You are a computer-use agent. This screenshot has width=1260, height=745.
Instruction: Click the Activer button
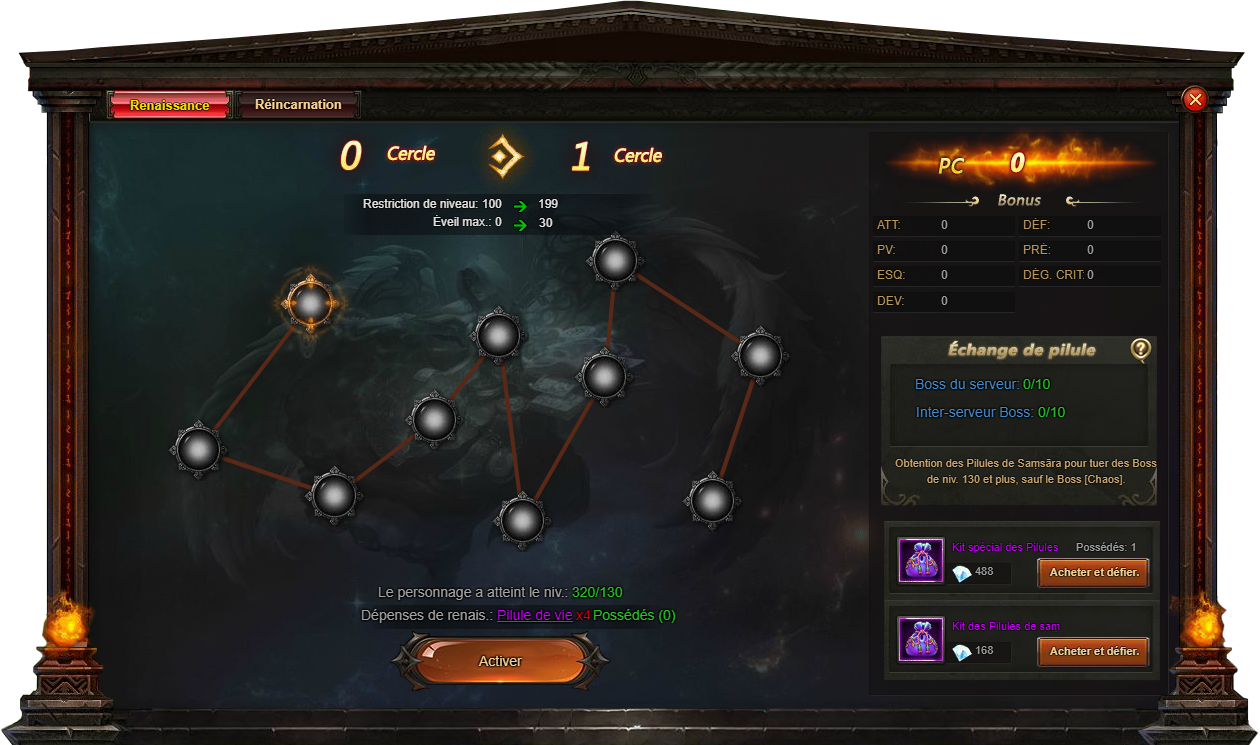[500, 661]
